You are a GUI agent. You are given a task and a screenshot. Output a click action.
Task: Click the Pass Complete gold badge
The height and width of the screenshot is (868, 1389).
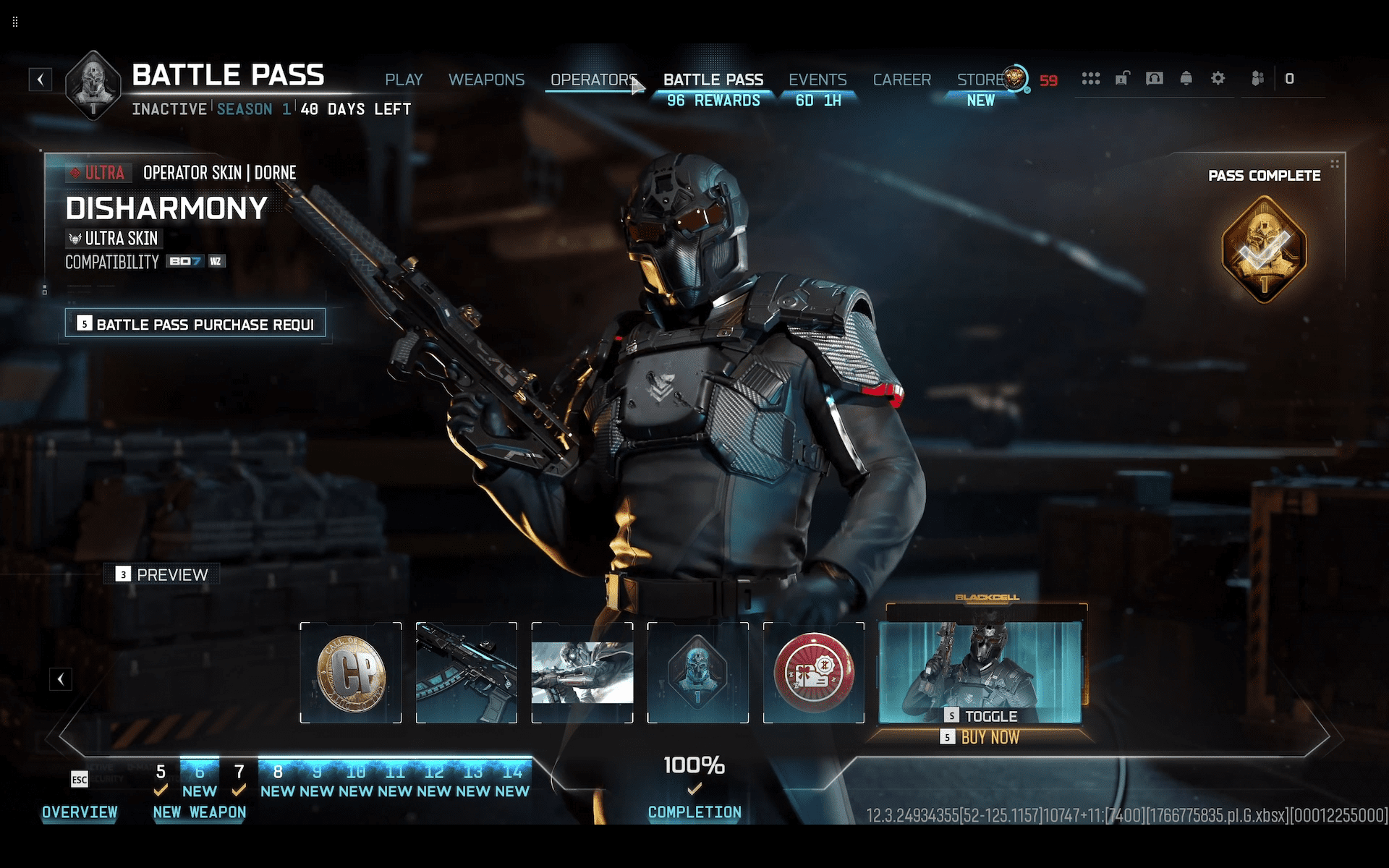[1264, 250]
